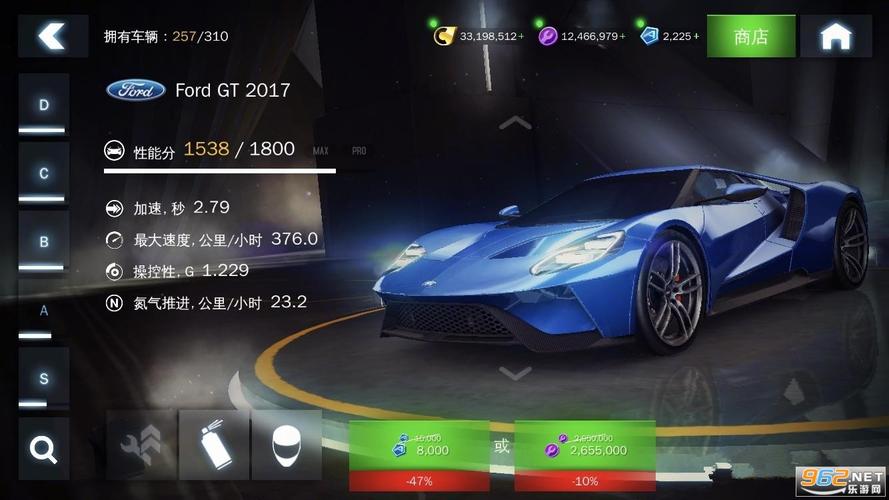
Task: Switch to the C class tab
Action: click(44, 174)
